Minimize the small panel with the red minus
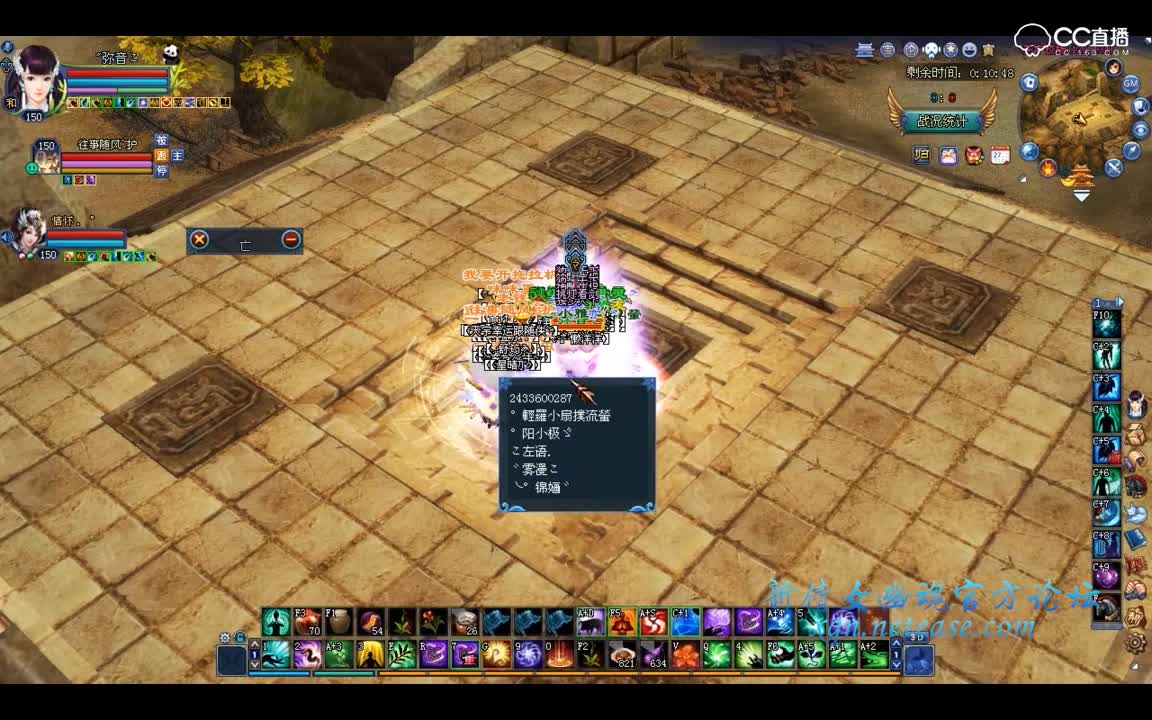 291,240
